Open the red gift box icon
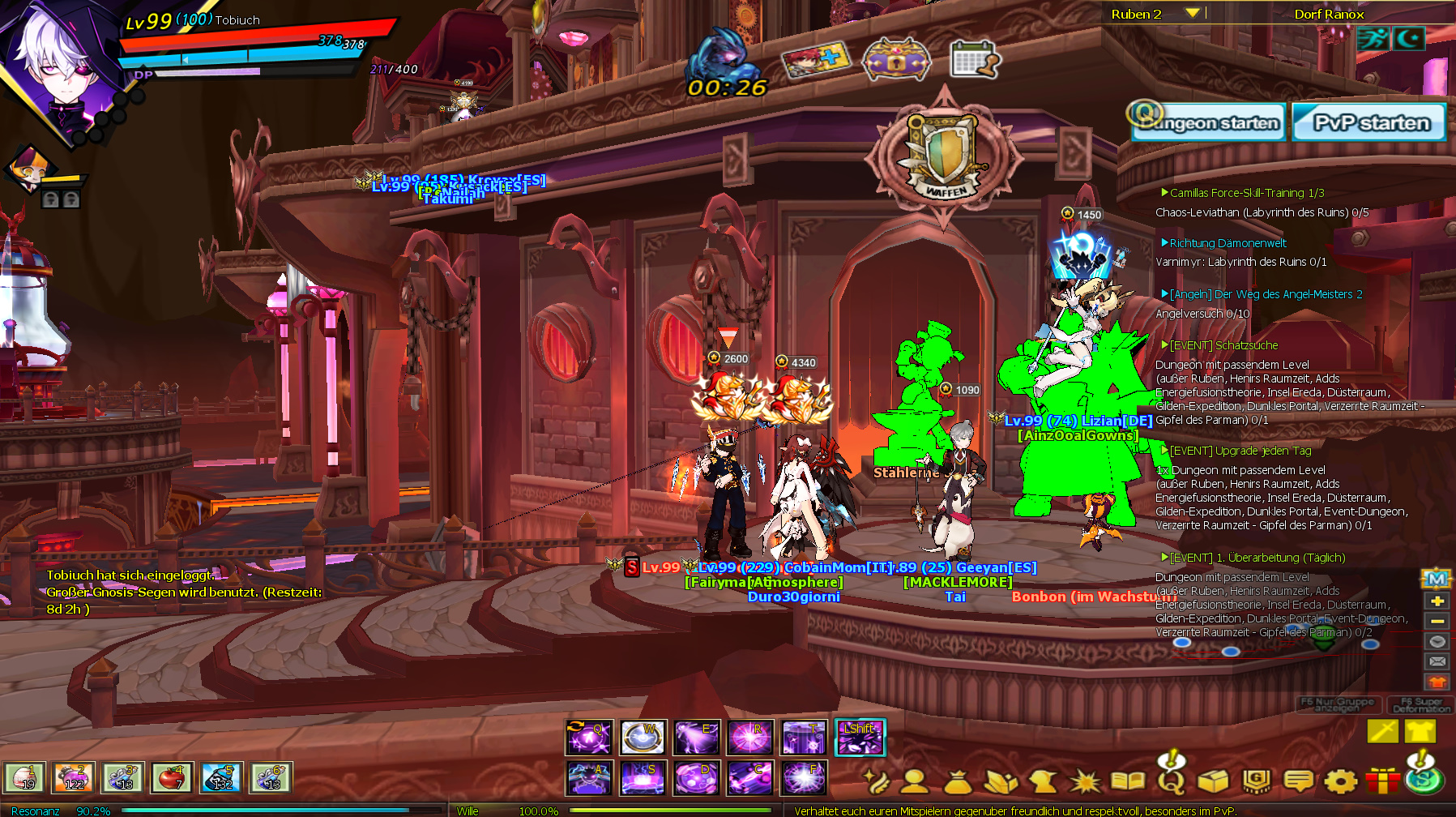Viewport: 1456px width, 817px height. pos(1381,781)
